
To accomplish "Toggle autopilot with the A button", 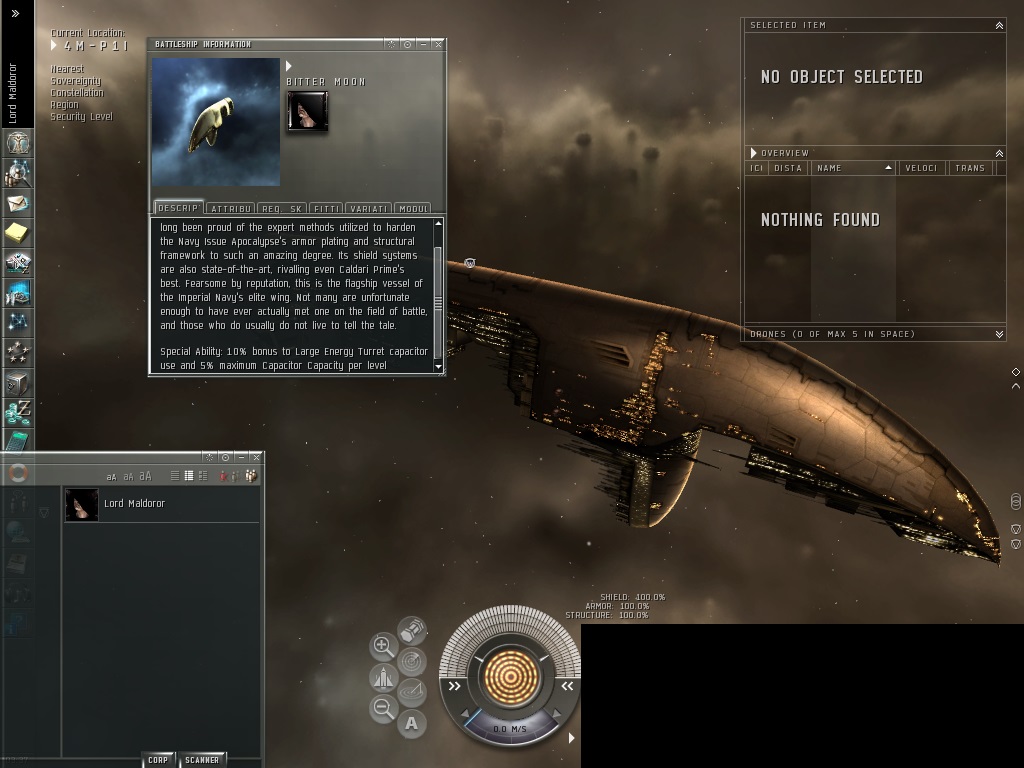I will 412,723.
